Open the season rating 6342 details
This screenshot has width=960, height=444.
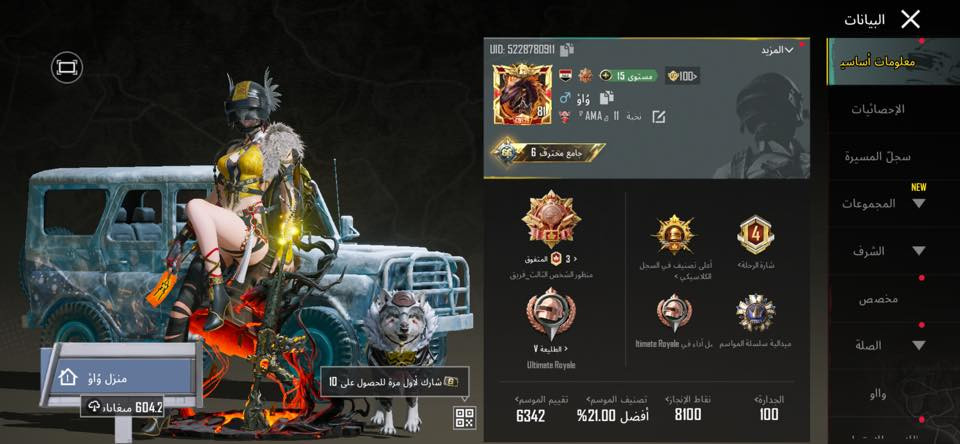point(531,408)
